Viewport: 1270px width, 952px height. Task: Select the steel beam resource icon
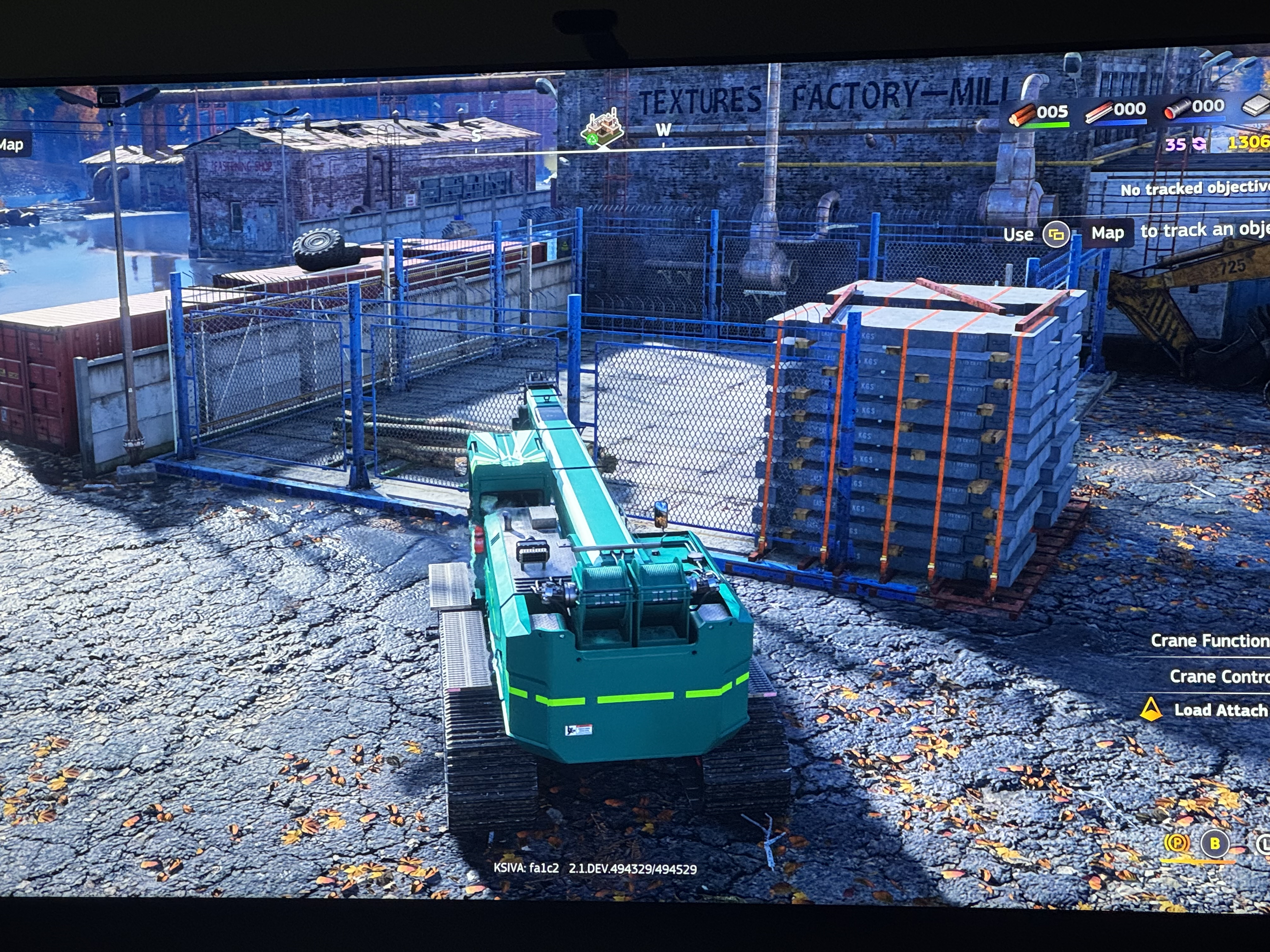click(1098, 112)
